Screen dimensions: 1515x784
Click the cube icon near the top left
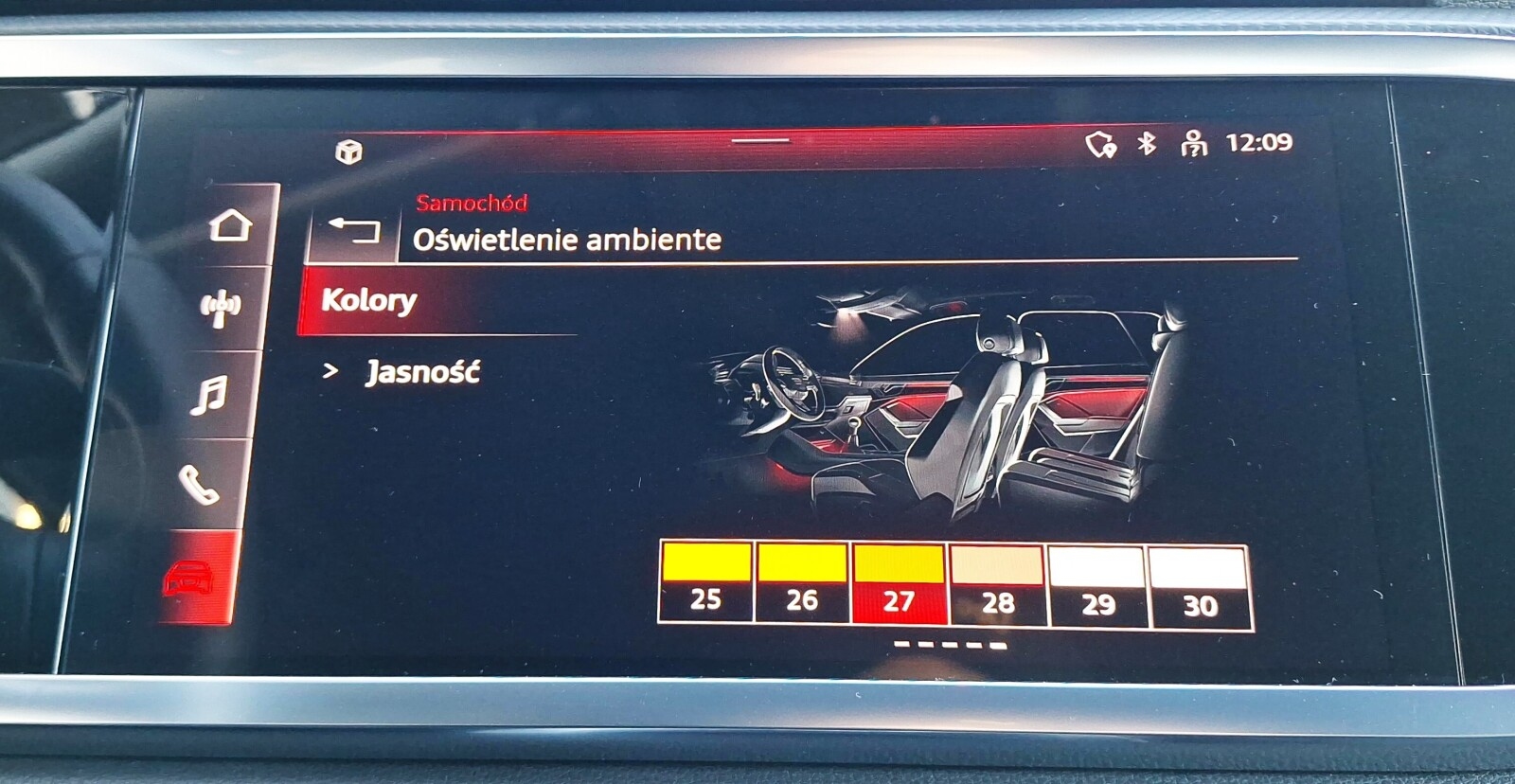(350, 151)
